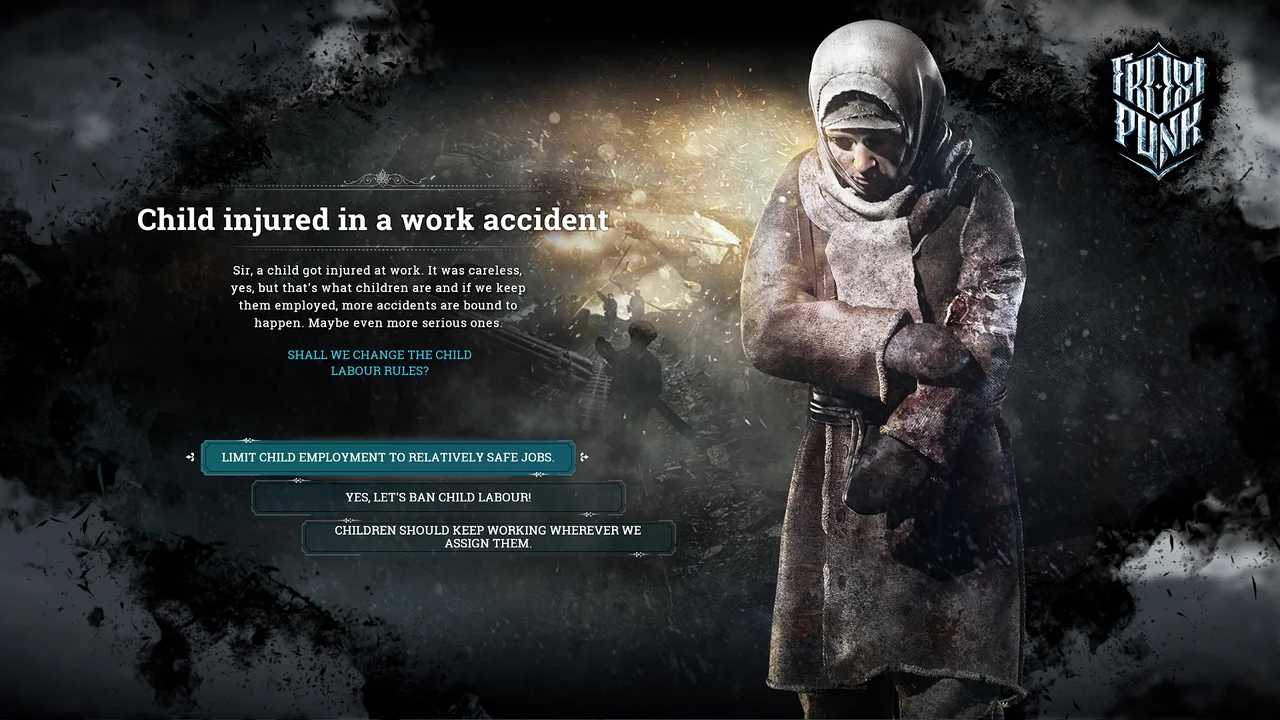The image size is (1280, 720).
Task: Click the injured child character portrait
Action: coord(880,350)
